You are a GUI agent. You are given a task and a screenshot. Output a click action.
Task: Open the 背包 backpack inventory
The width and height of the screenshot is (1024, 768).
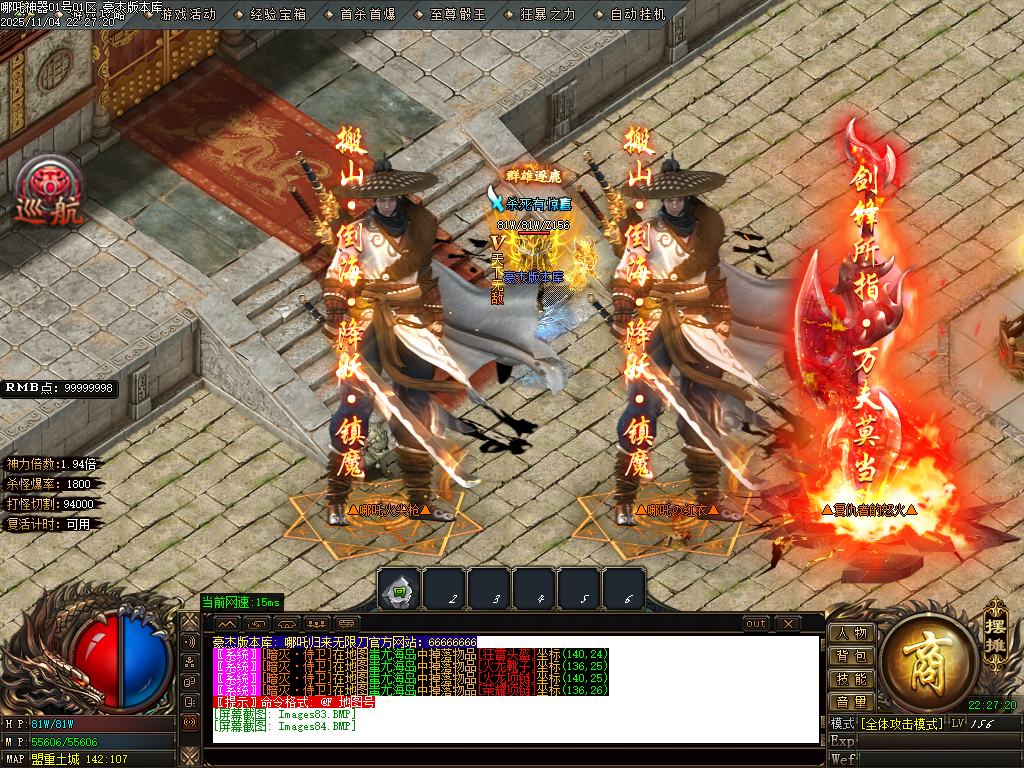pyautogui.click(x=851, y=656)
